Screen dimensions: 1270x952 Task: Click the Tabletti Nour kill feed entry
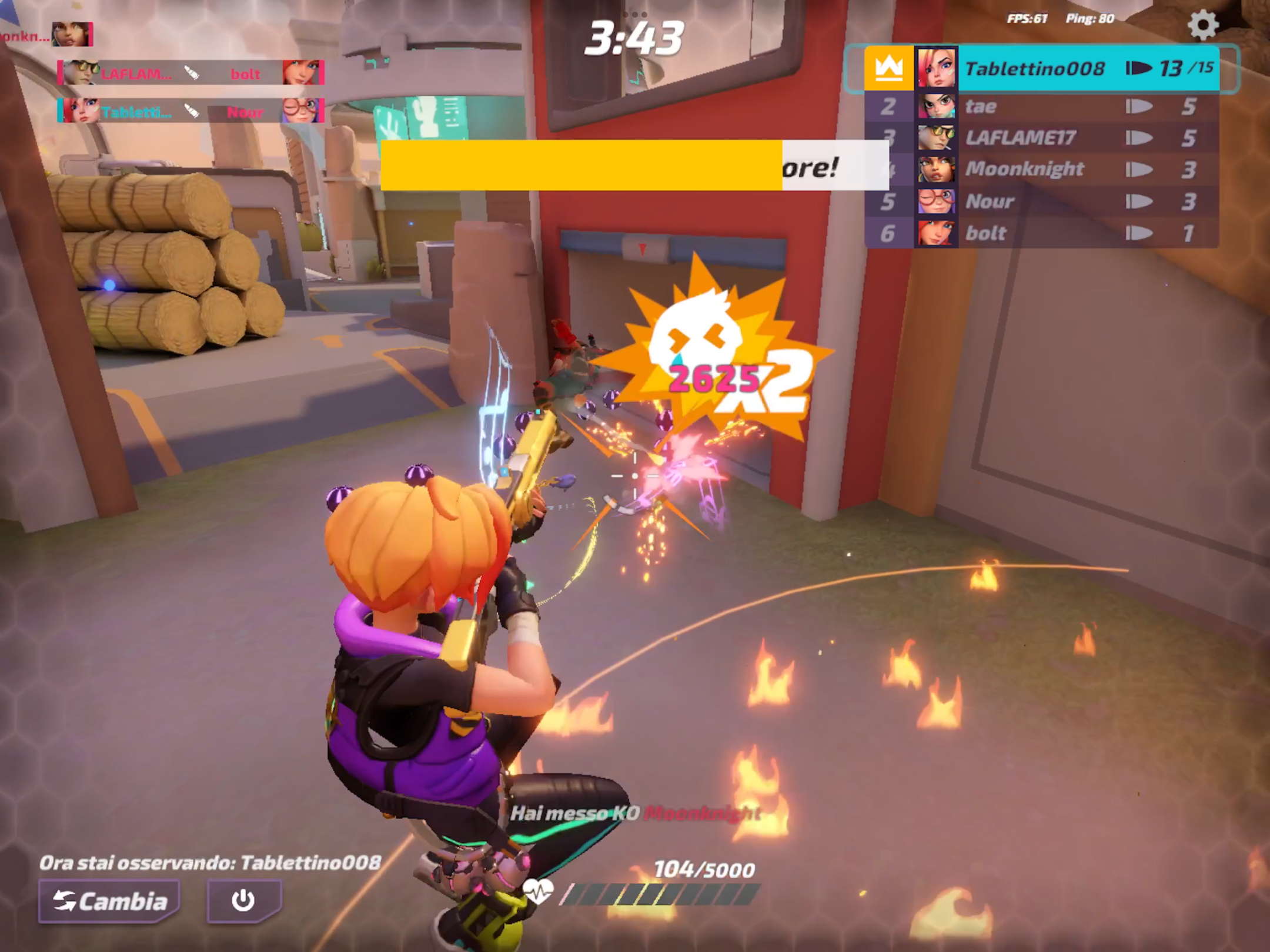191,111
